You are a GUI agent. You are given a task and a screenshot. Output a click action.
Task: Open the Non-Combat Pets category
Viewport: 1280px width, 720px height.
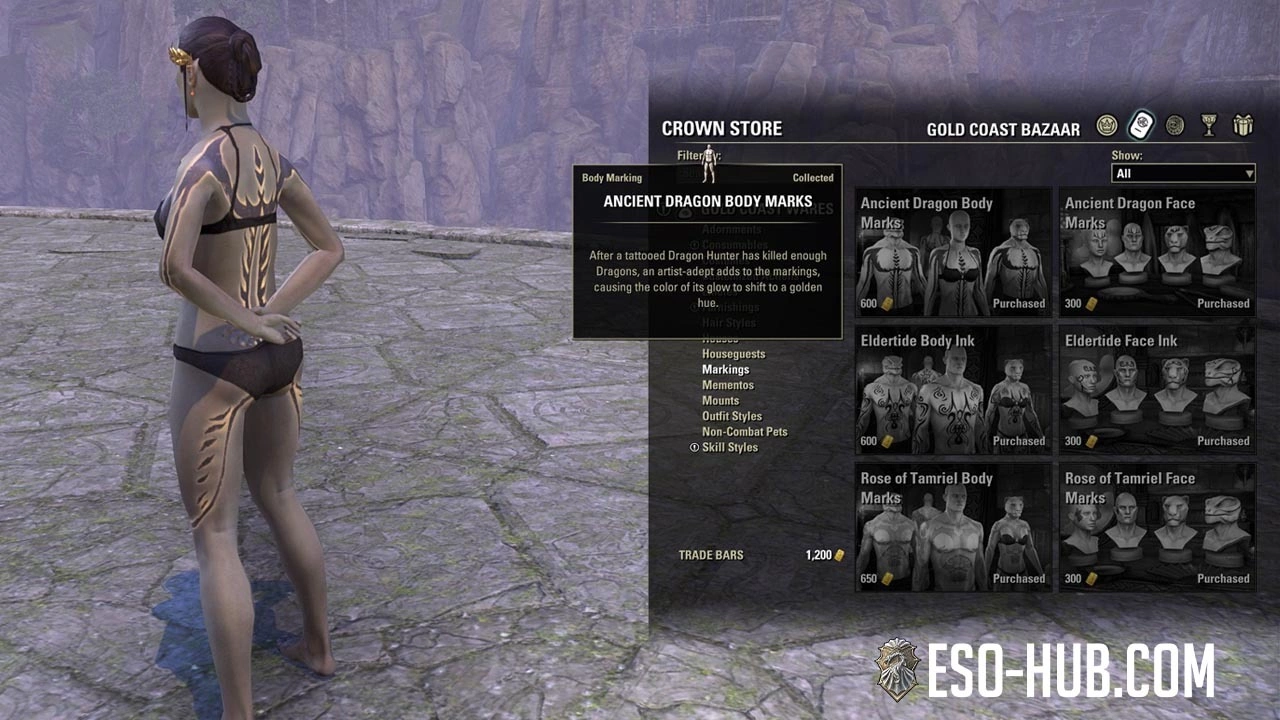tap(744, 432)
